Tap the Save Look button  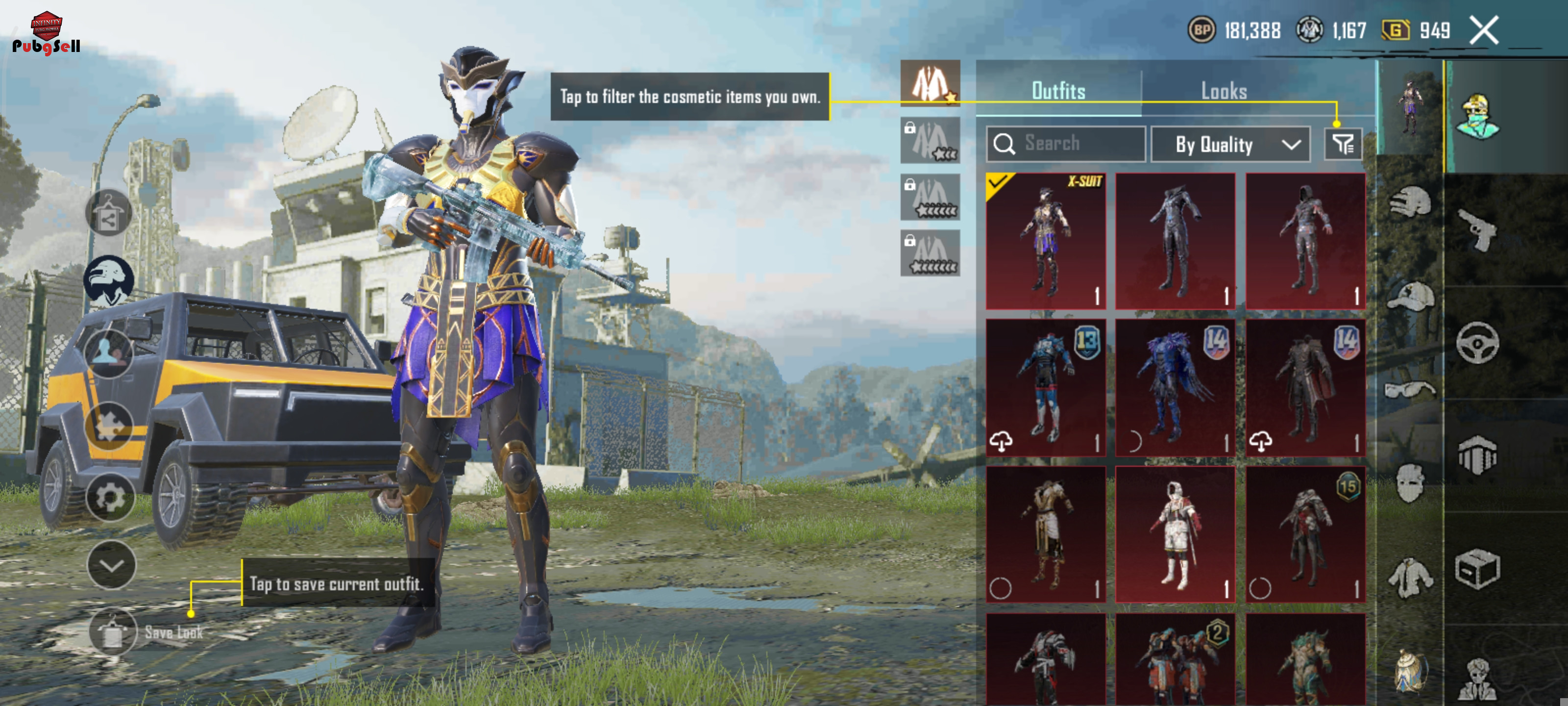click(x=113, y=632)
